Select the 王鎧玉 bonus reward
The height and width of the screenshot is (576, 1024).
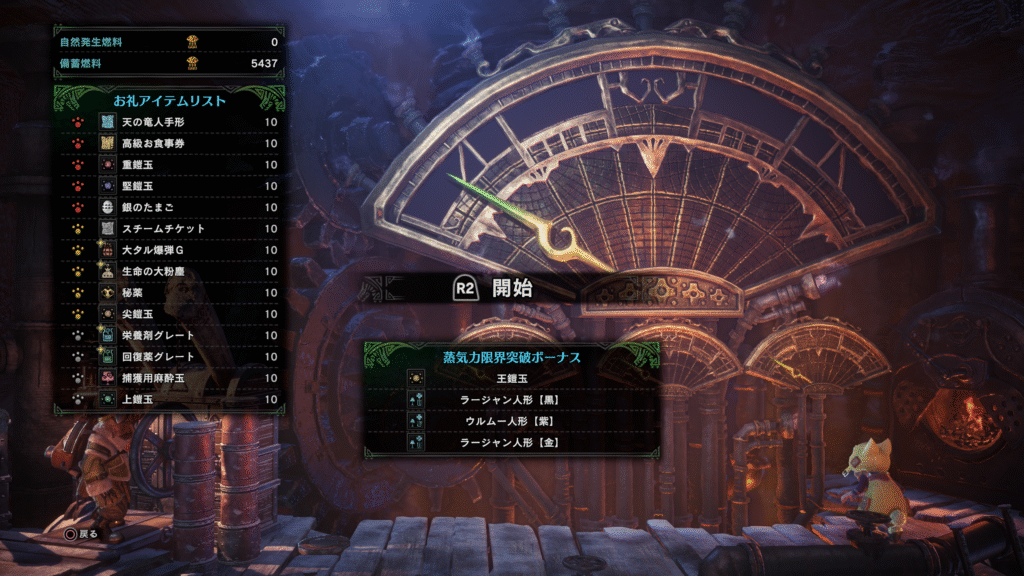pos(511,378)
